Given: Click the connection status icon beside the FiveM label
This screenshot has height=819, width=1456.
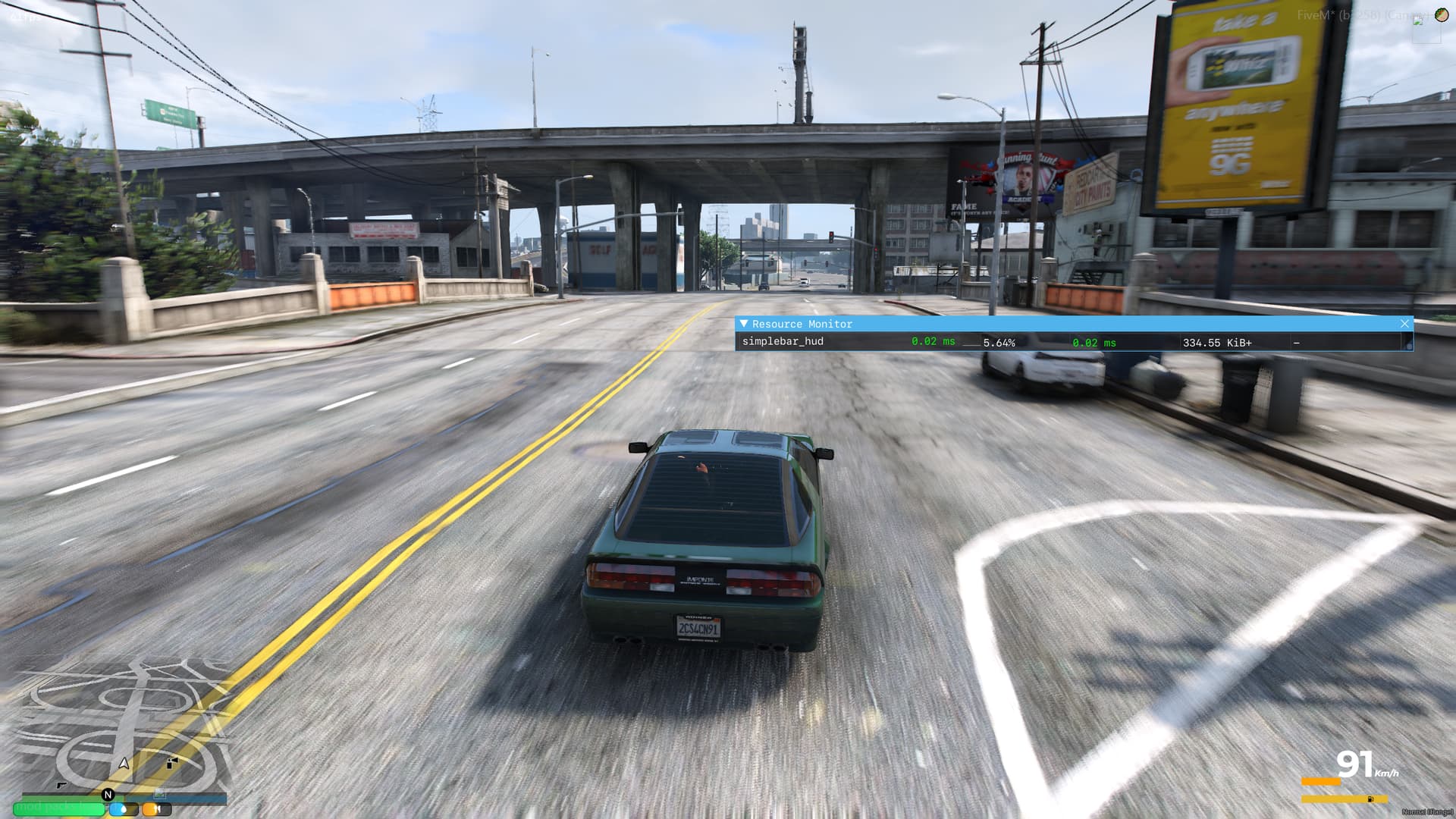Looking at the screenshot, I should [x=1417, y=20].
